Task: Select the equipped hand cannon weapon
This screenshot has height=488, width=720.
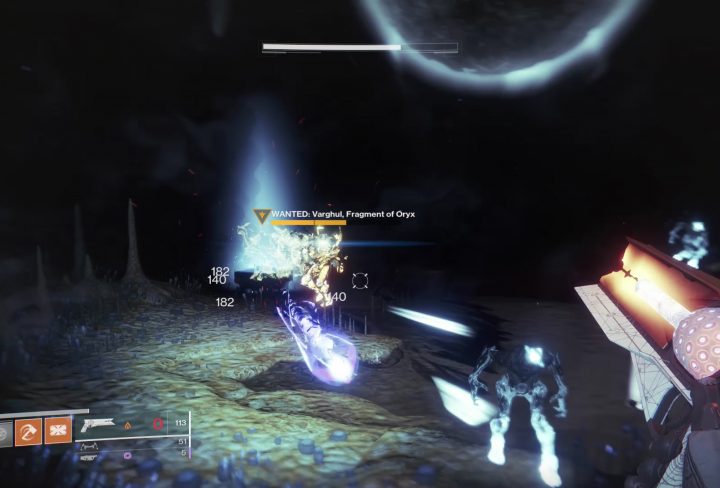Action: [98, 424]
